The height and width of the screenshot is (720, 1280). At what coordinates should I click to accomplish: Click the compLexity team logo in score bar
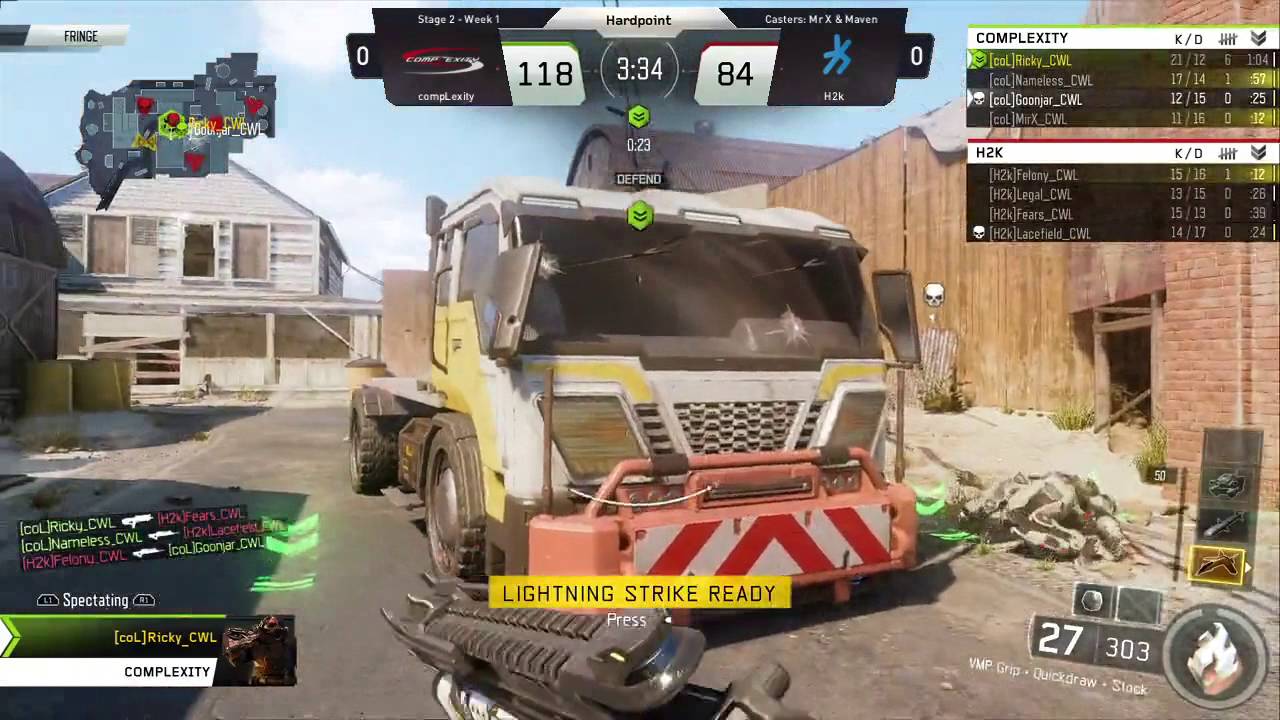point(444,63)
